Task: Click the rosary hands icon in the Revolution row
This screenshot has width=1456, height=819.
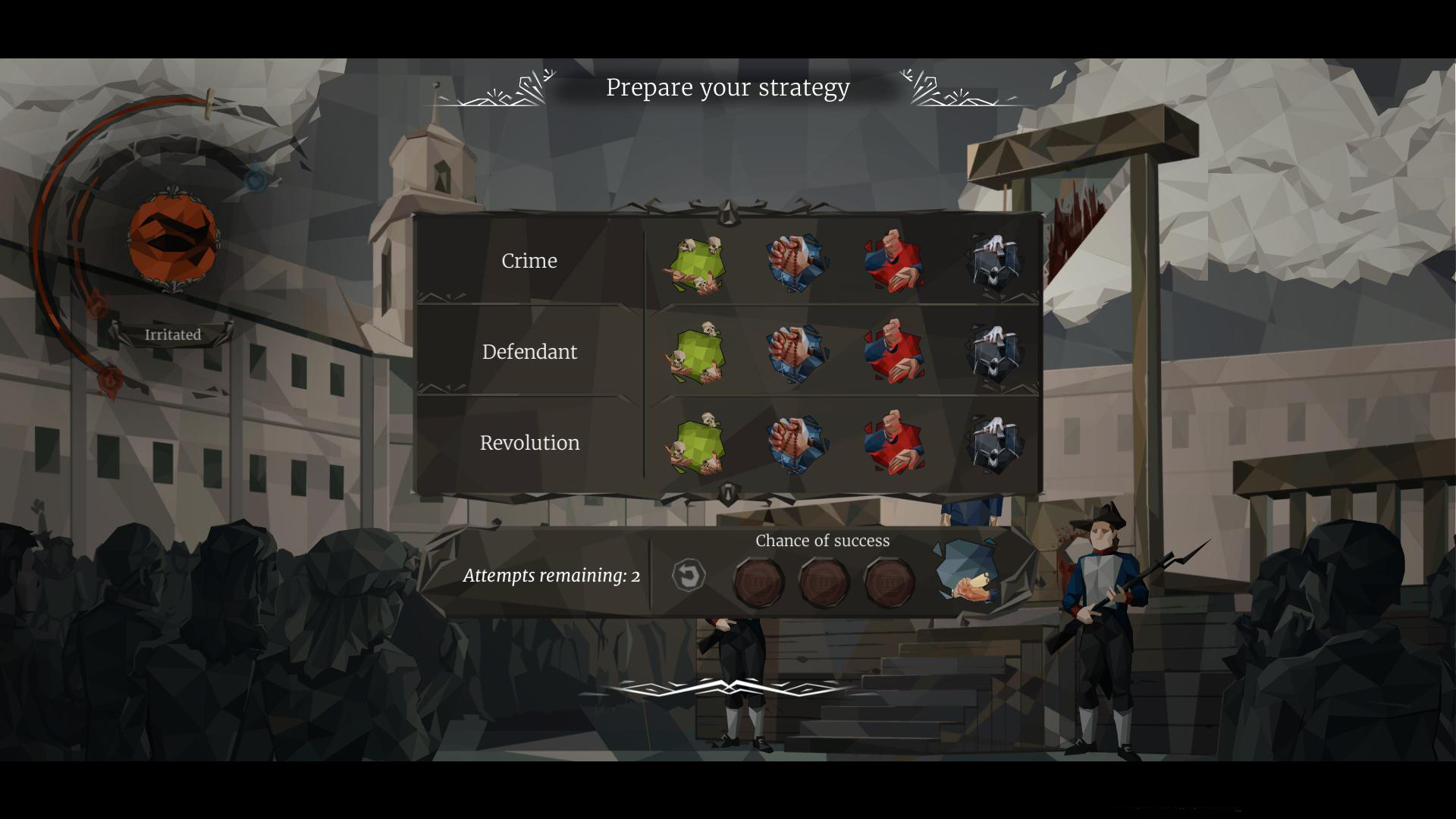Action: [798, 443]
